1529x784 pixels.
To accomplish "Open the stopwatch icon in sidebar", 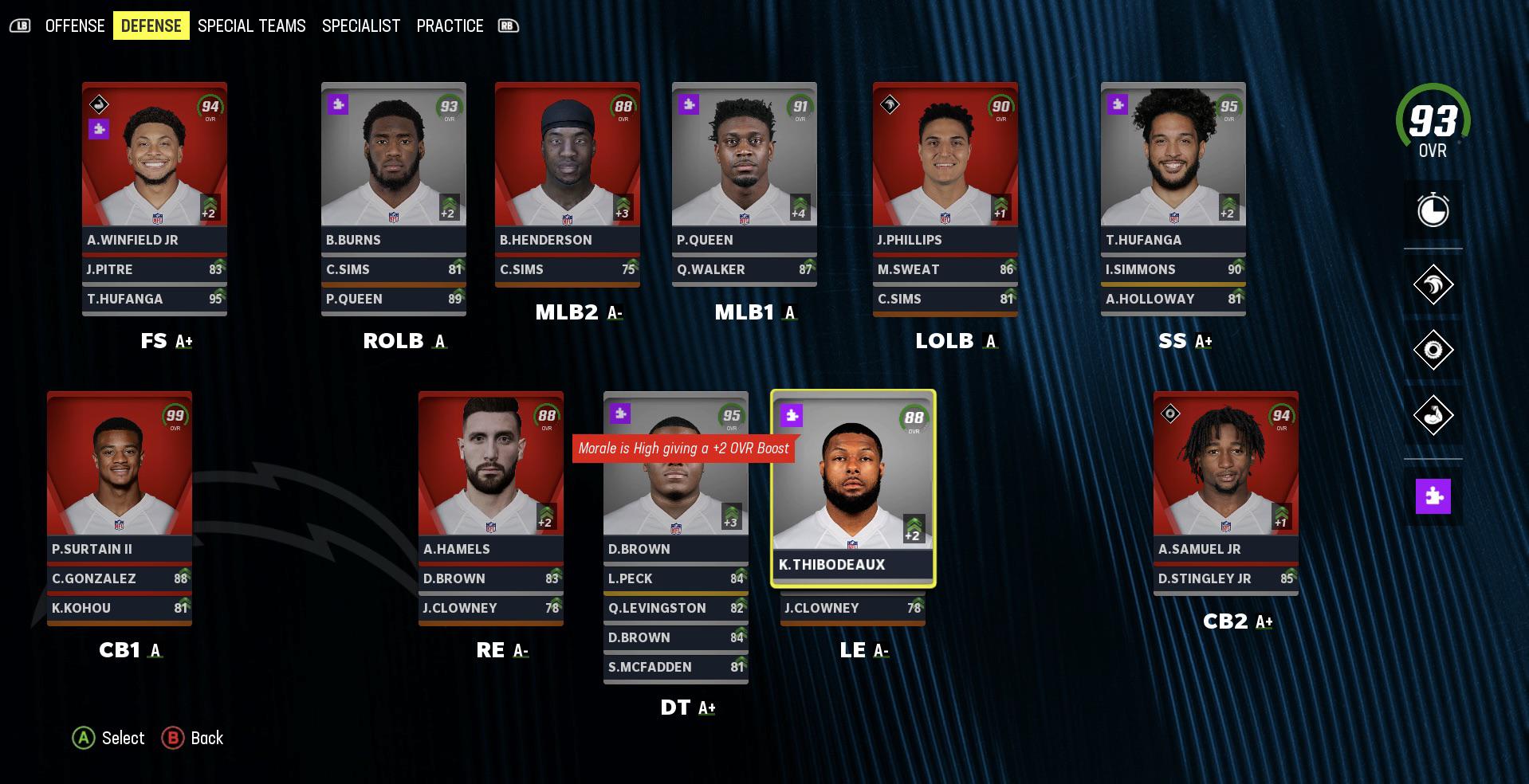I will pos(1433,210).
